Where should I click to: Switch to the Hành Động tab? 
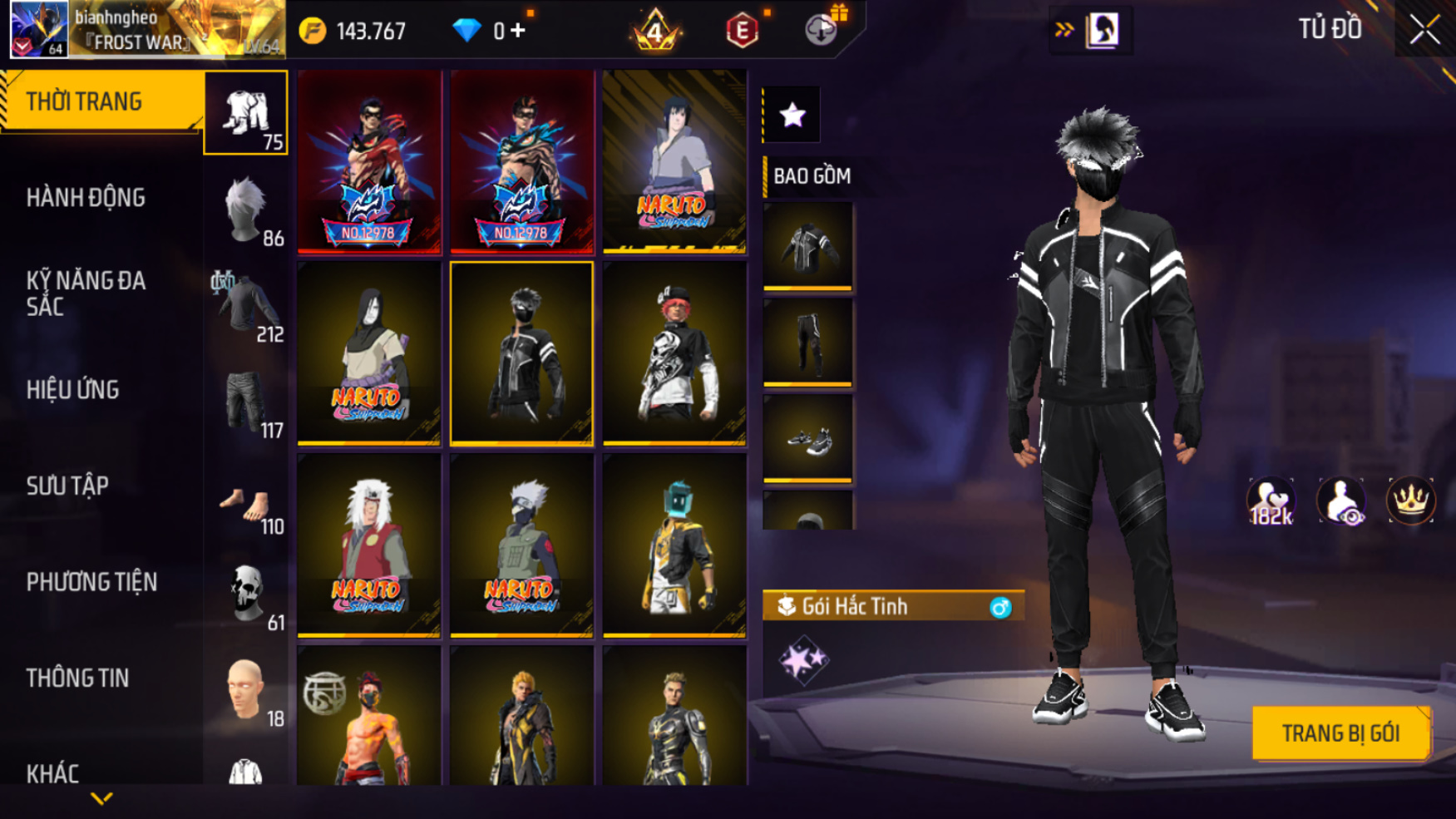[x=86, y=198]
